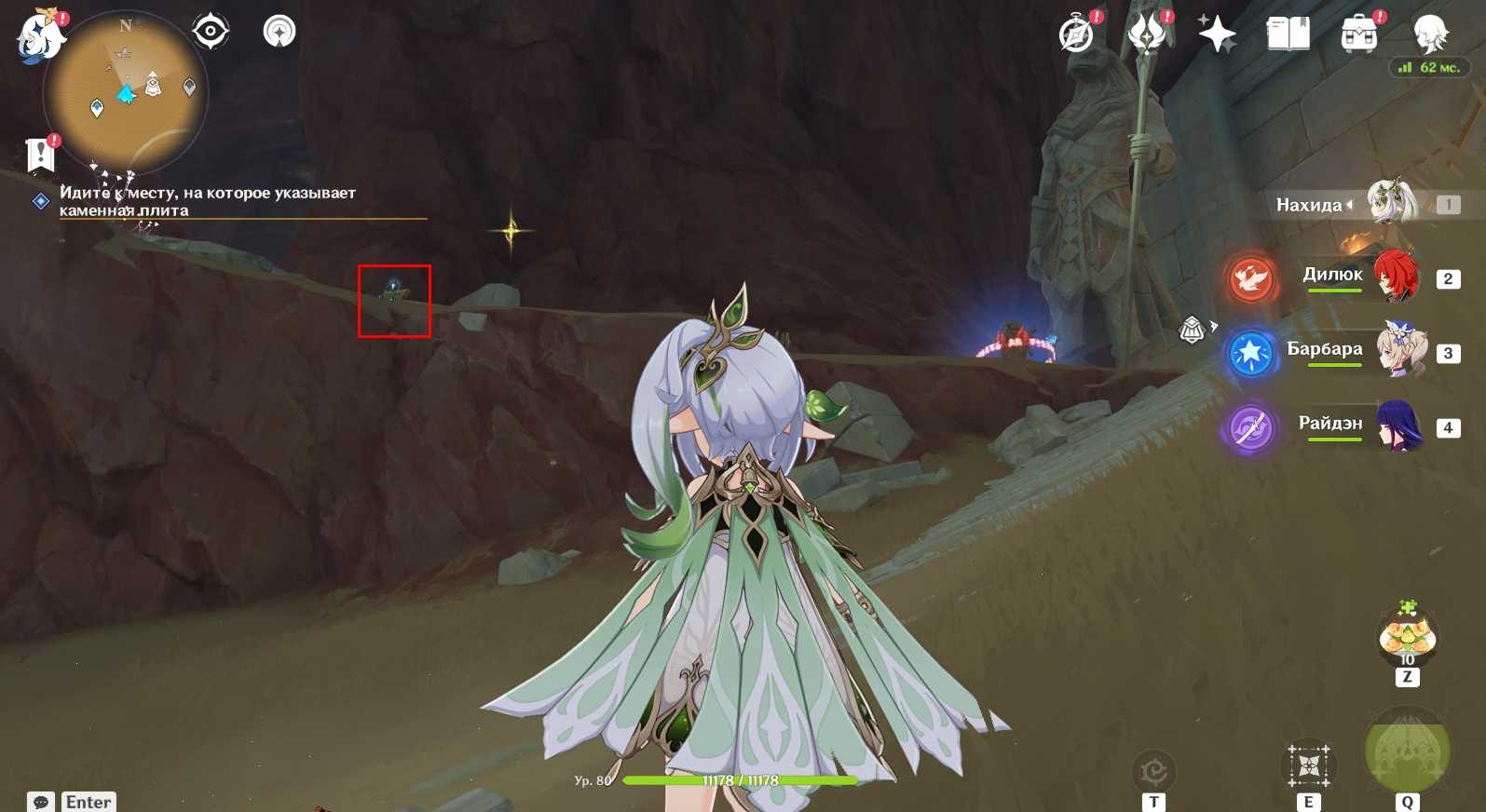The height and width of the screenshot is (812, 1486).
Task: Open the compass events icon
Action: (x=1077, y=35)
